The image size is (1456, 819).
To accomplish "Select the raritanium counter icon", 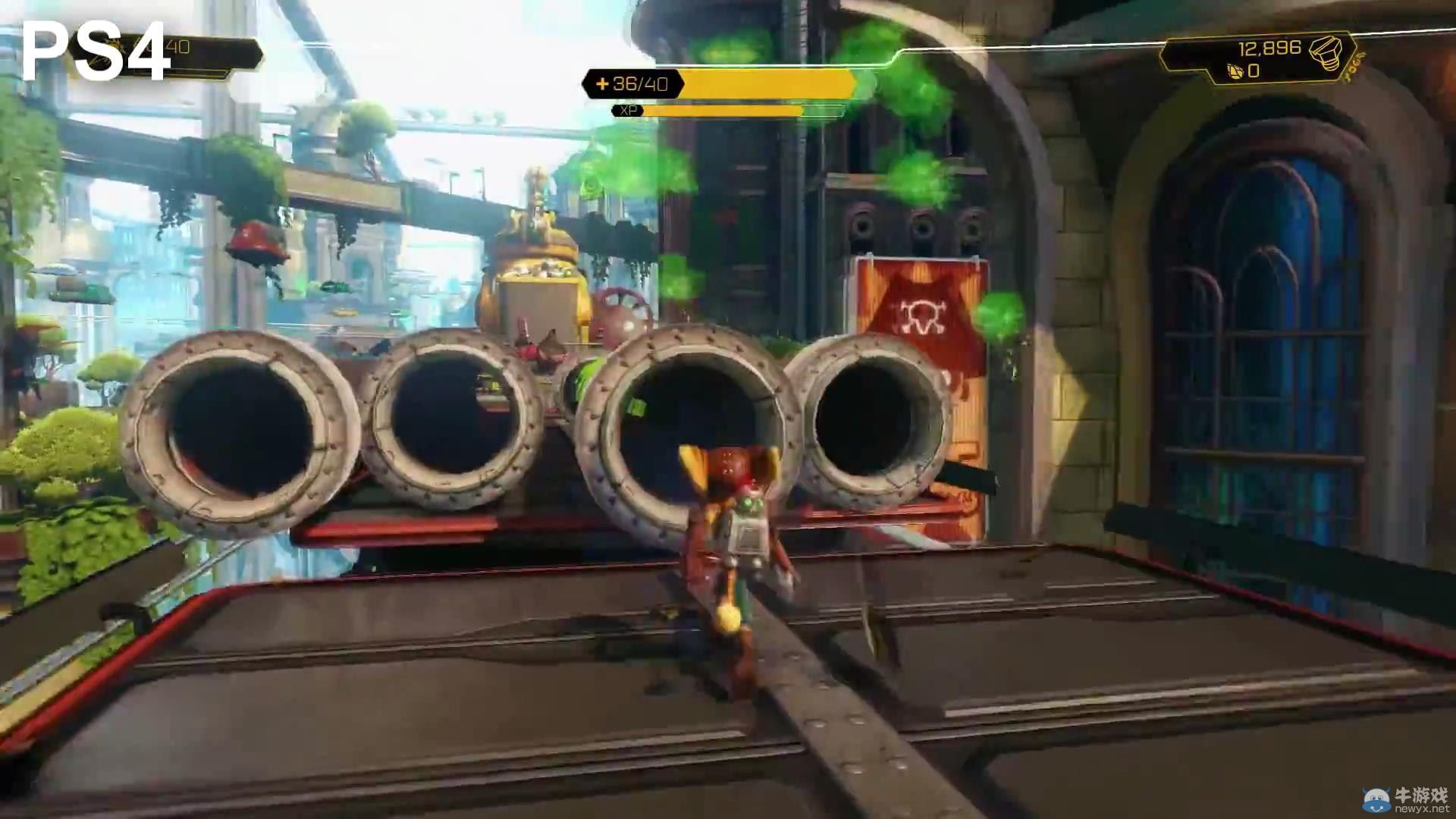I will coord(1234,72).
